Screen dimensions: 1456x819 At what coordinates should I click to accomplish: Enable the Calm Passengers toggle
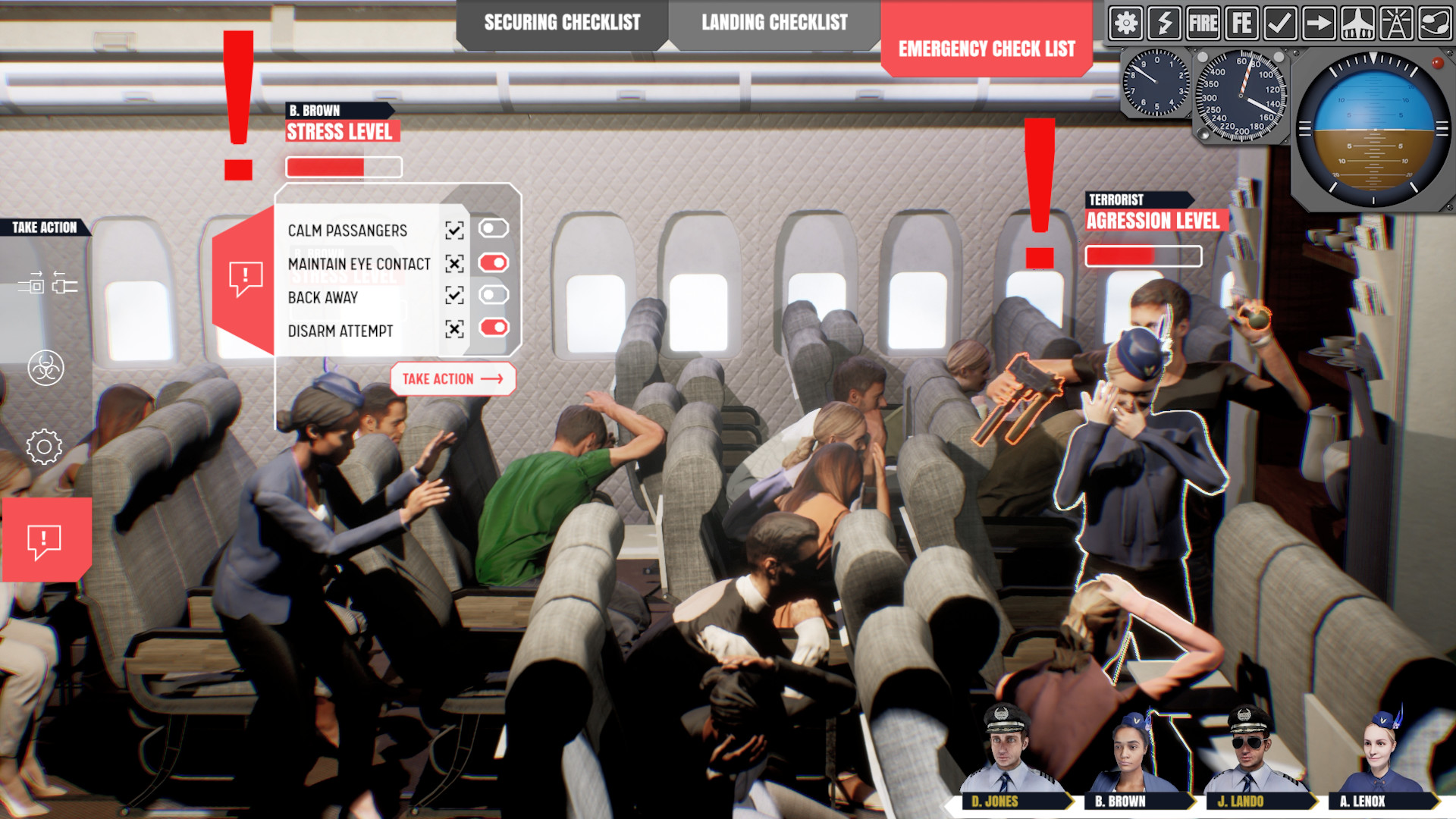tap(492, 231)
